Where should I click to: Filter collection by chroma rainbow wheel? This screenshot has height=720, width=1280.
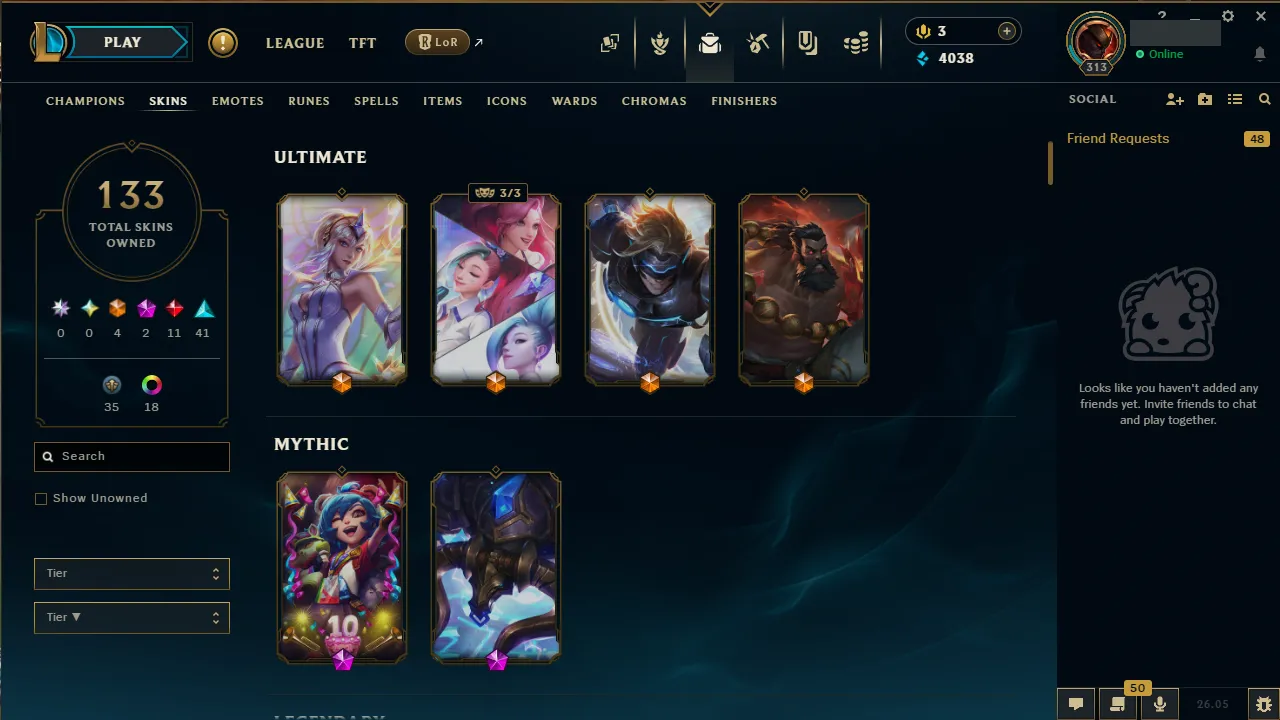pos(151,384)
